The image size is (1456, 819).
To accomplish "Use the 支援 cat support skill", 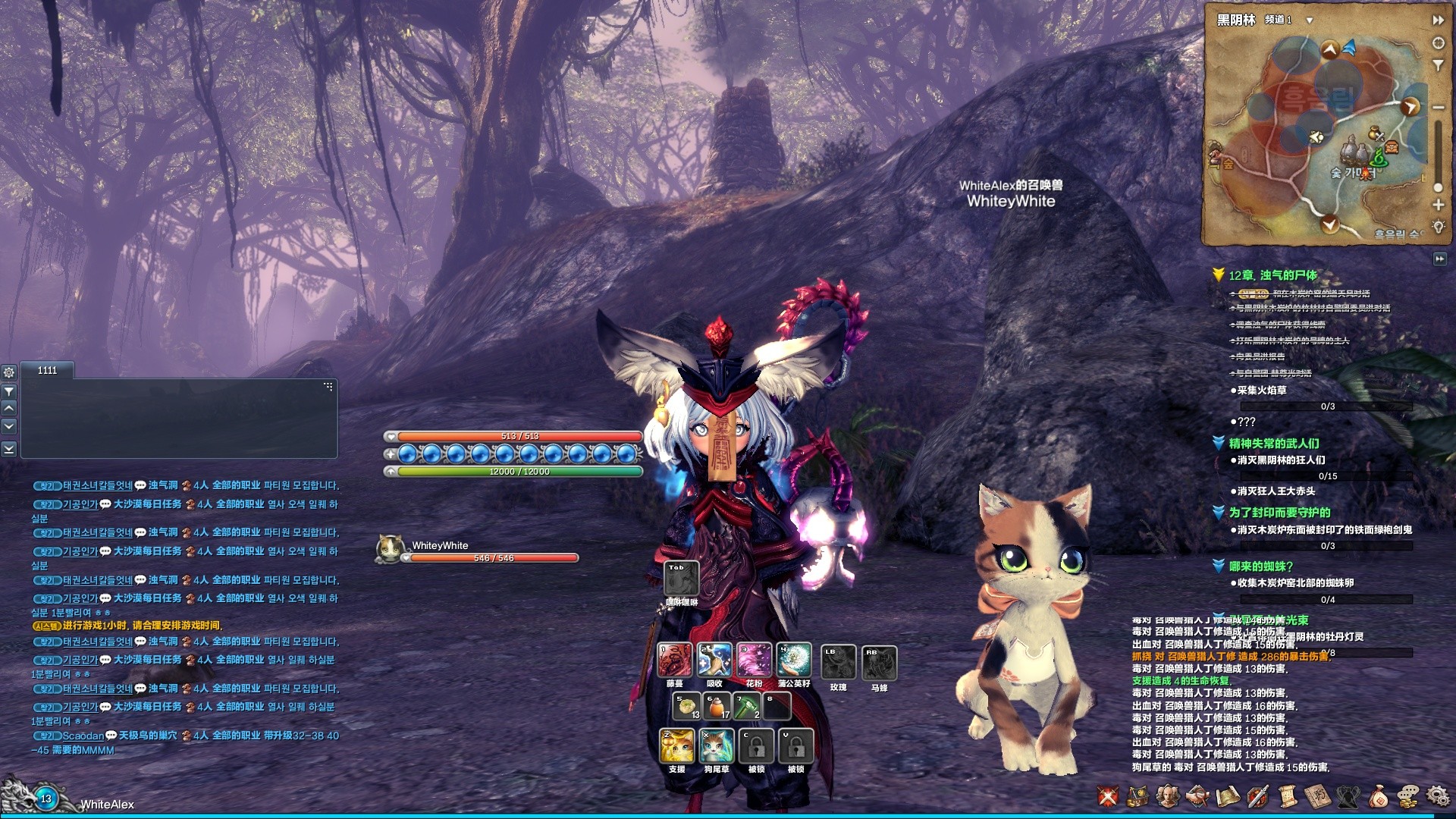I will (x=676, y=746).
